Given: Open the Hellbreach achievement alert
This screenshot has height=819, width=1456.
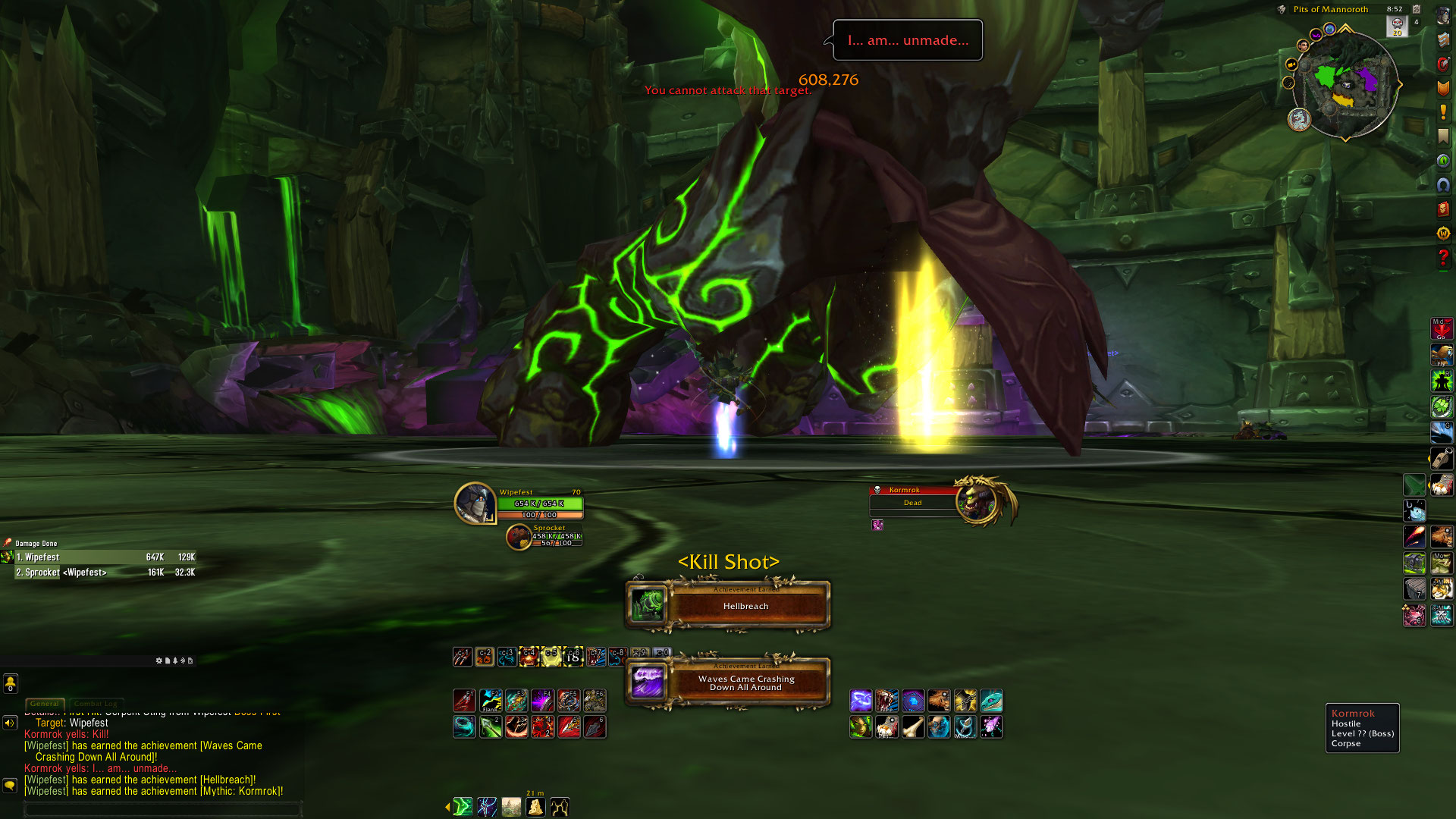Looking at the screenshot, I should pyautogui.click(x=728, y=605).
